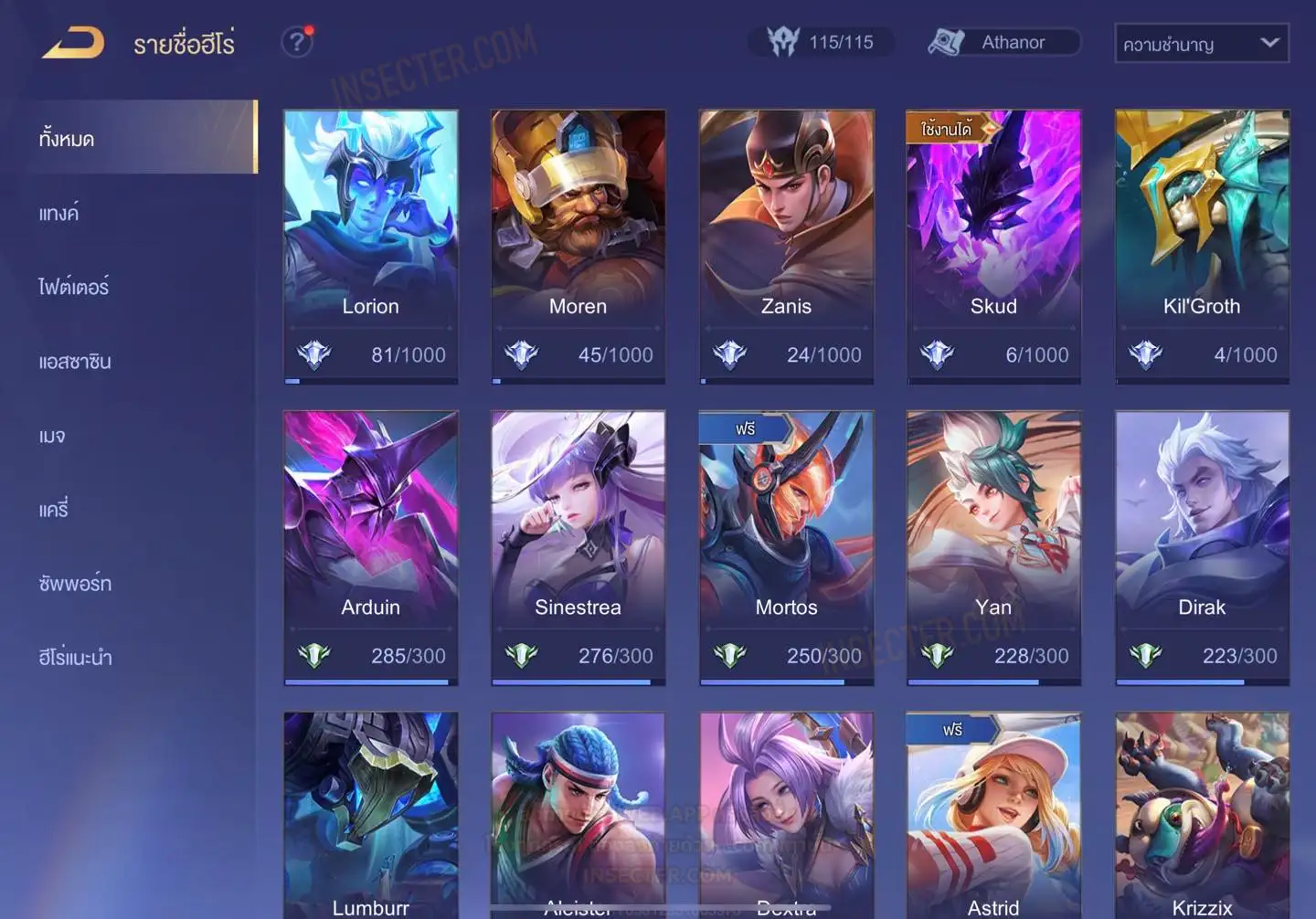The width and height of the screenshot is (1316, 919).
Task: Pick the Skud hero card
Action: (993, 246)
